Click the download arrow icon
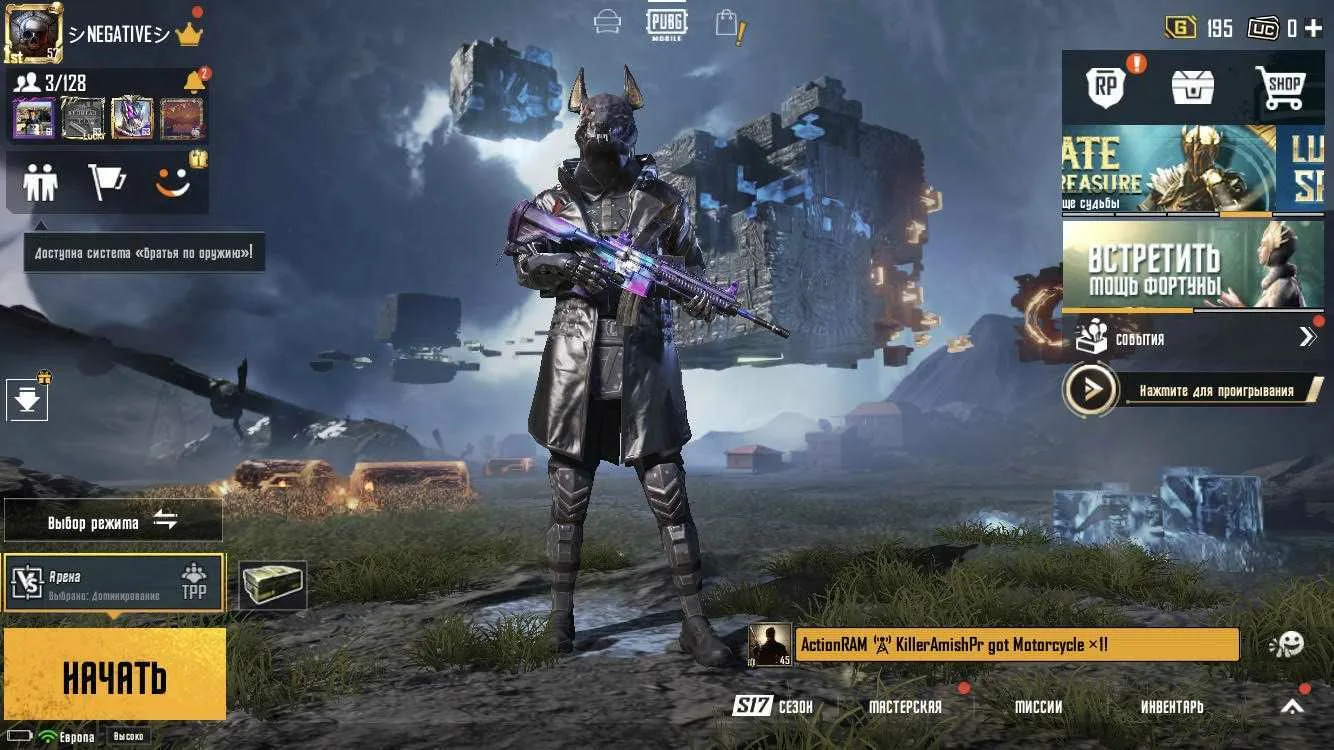This screenshot has width=1334, height=750. click(x=27, y=400)
